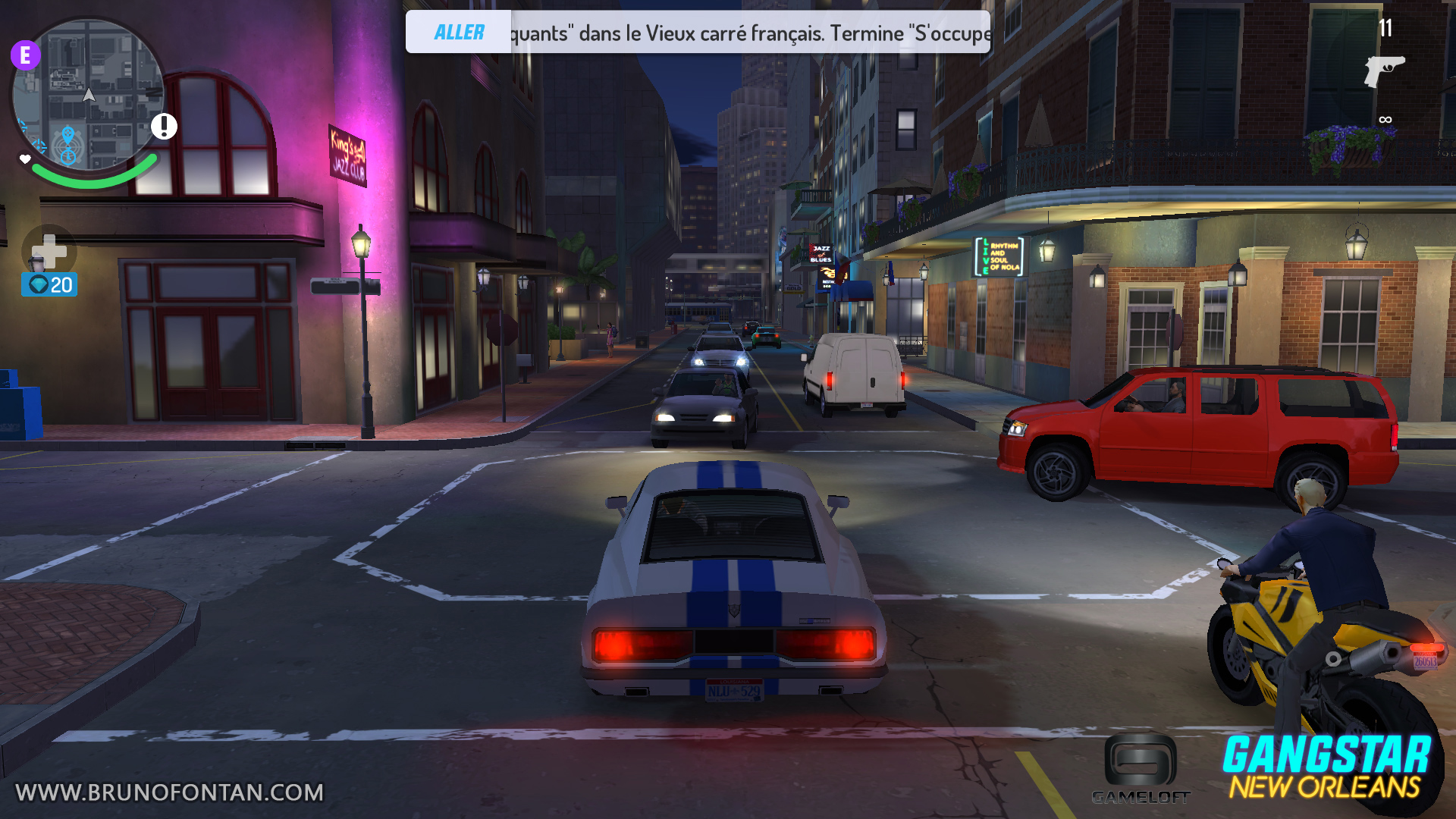
Task: Open the purple E badge icon
Action: 26,55
